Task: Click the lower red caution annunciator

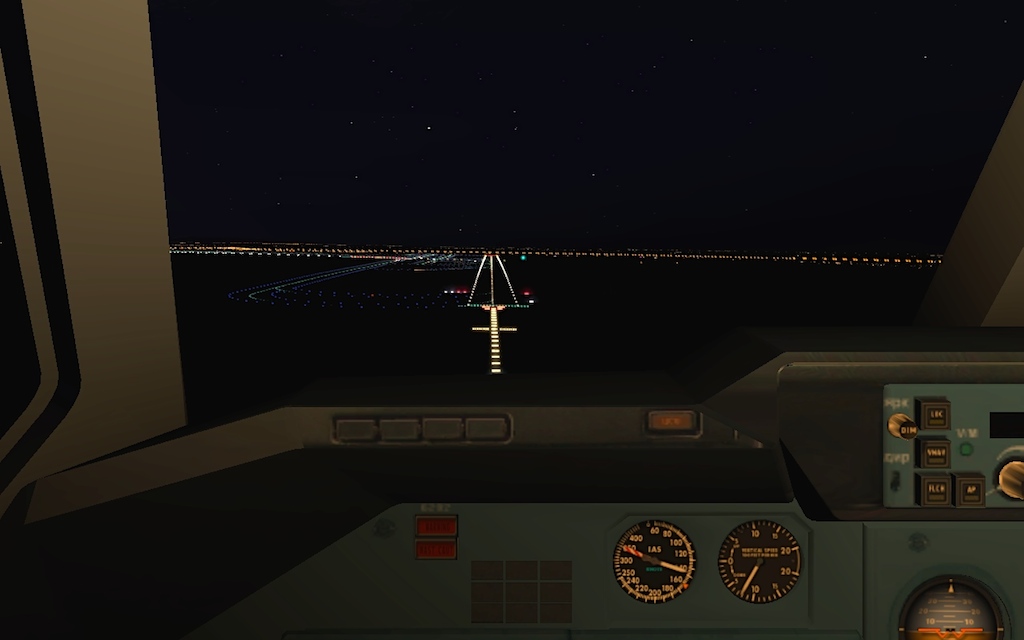Action: tap(436, 548)
